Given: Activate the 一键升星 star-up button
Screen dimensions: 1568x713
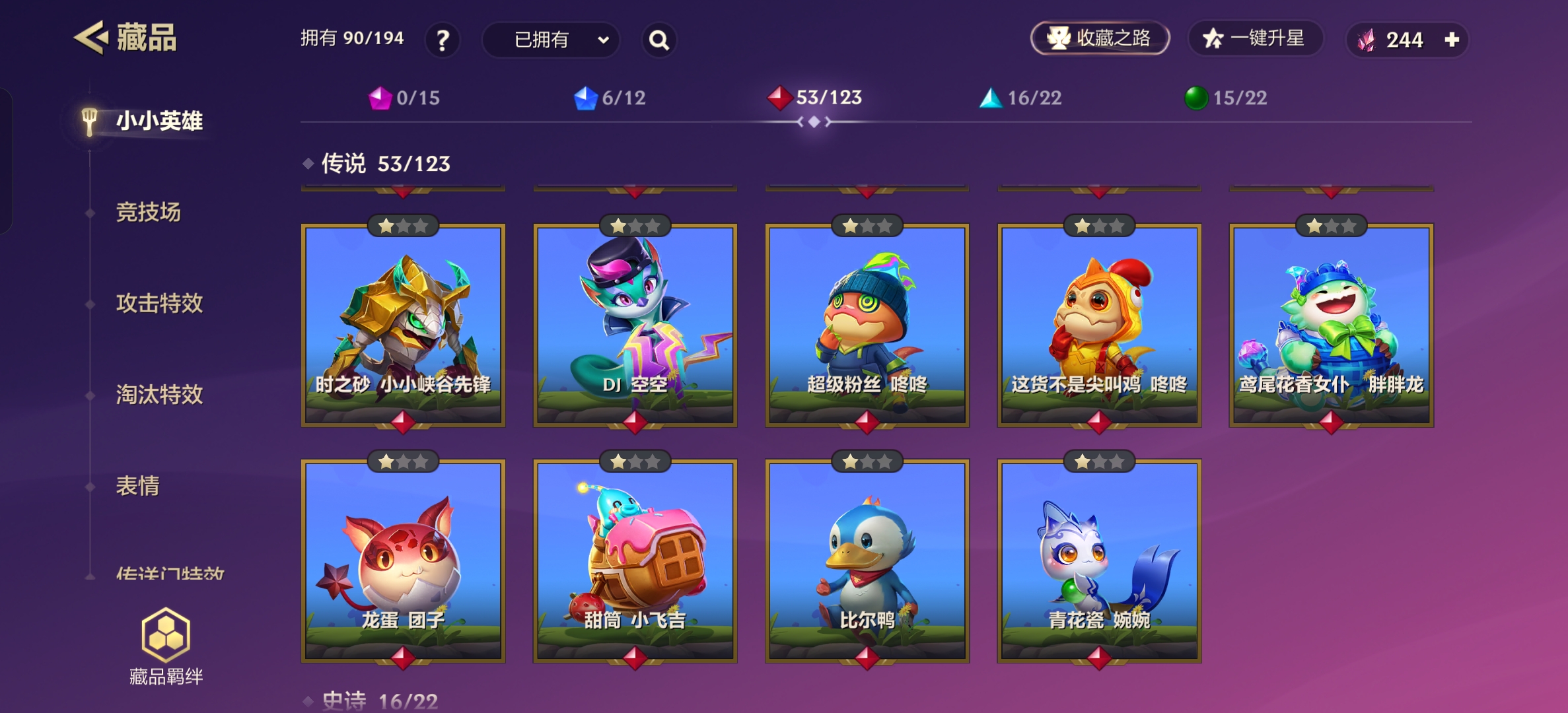Looking at the screenshot, I should tap(1255, 38).
